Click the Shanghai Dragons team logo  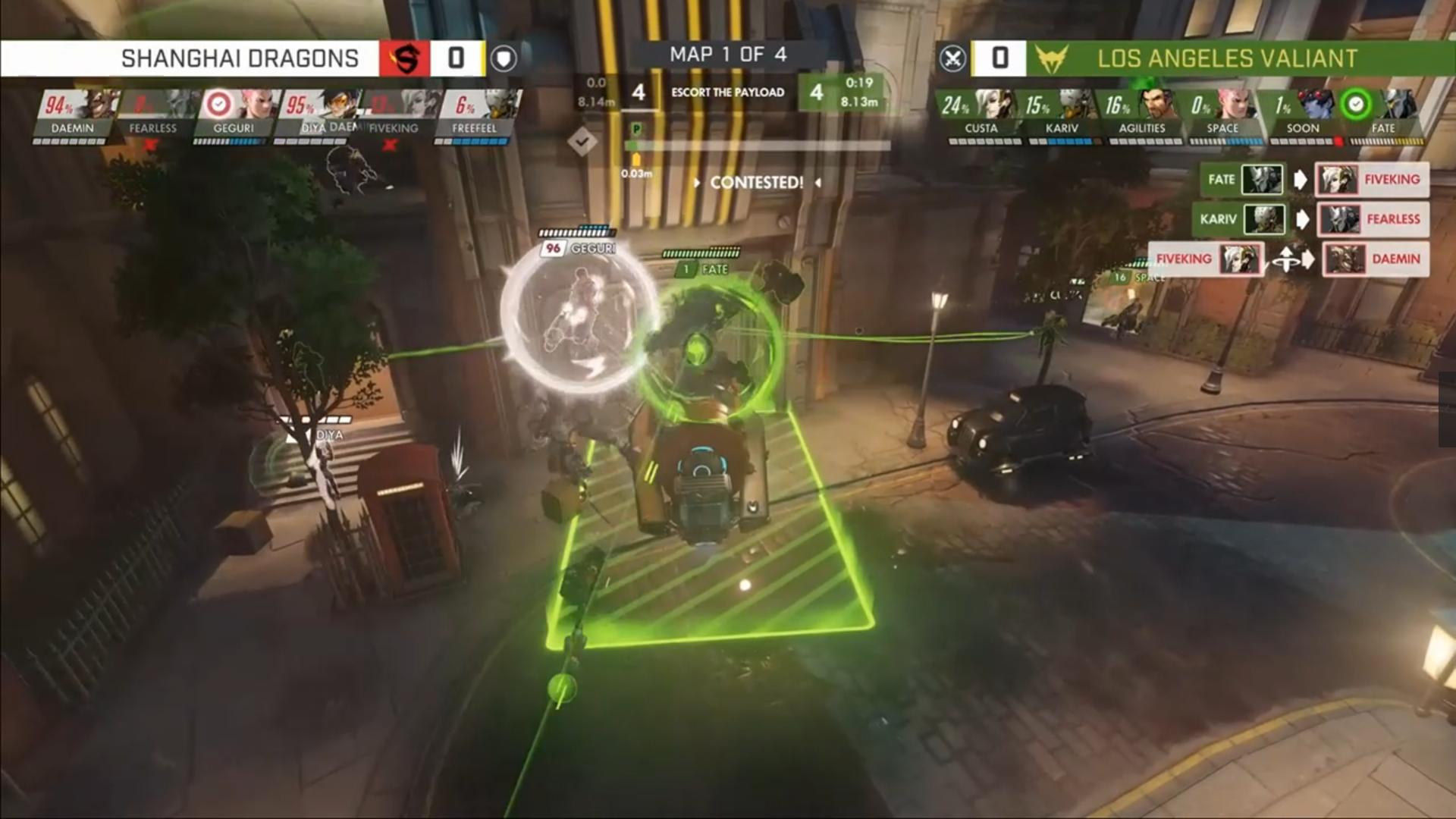(405, 58)
